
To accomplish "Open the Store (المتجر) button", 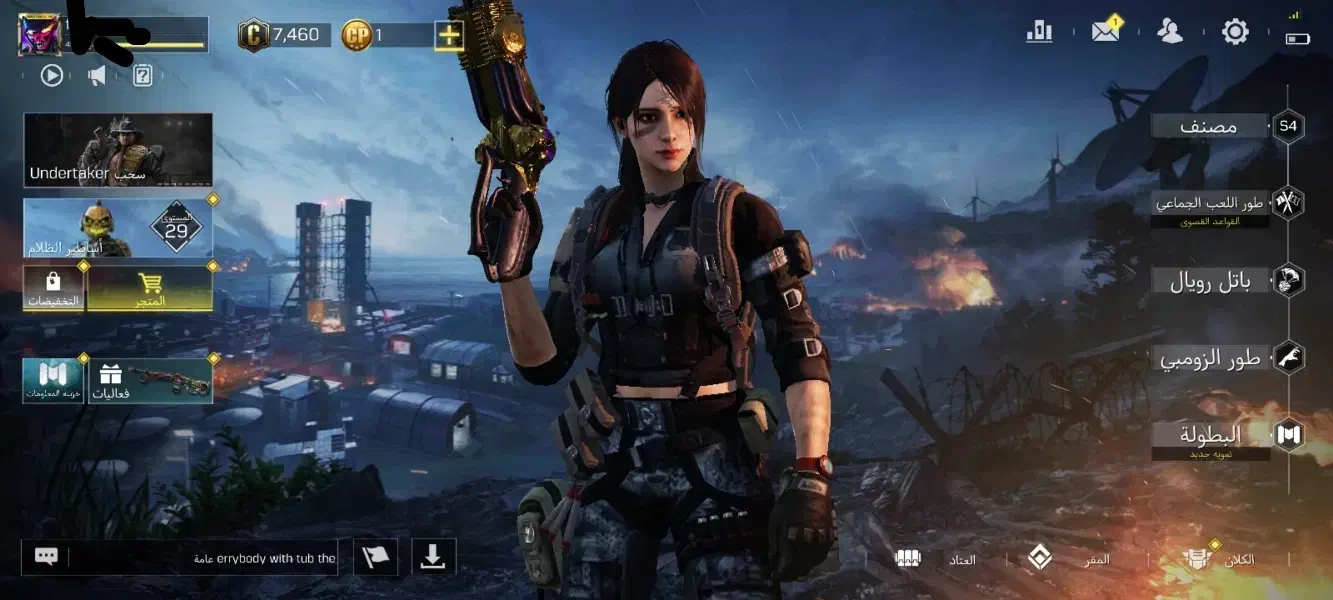I will [x=149, y=288].
